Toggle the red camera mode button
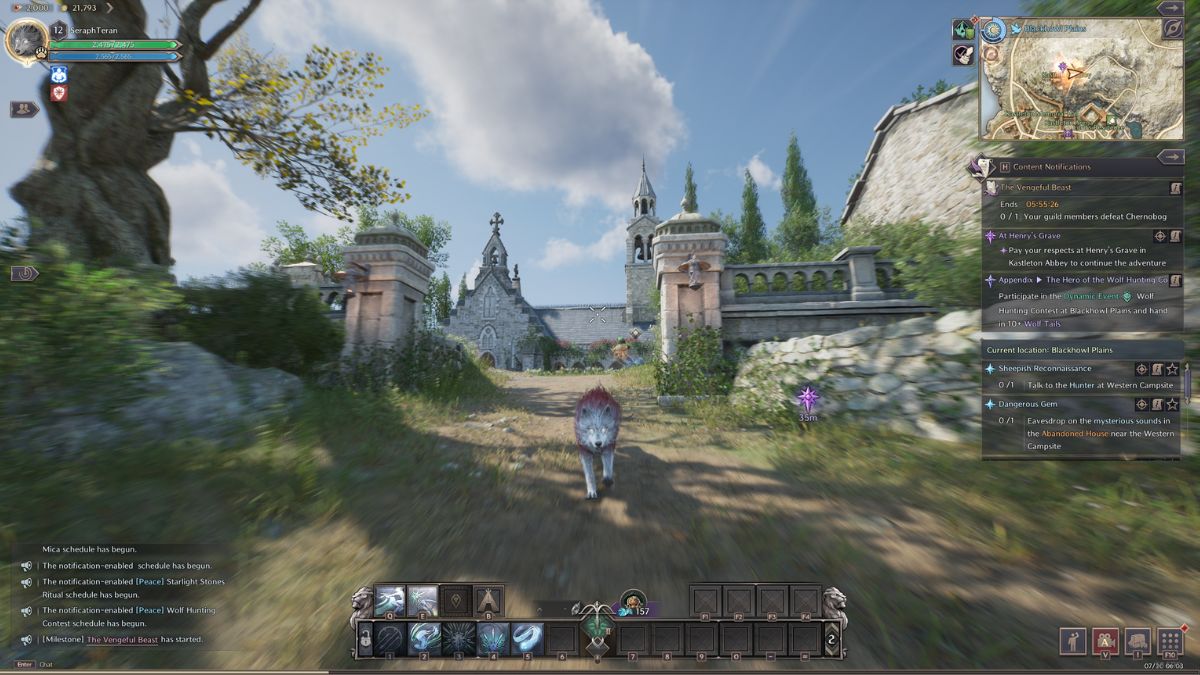 coord(1105,641)
